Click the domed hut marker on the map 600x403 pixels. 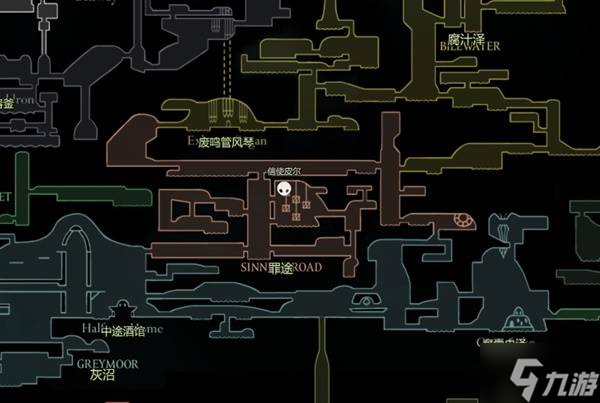(x=516, y=318)
